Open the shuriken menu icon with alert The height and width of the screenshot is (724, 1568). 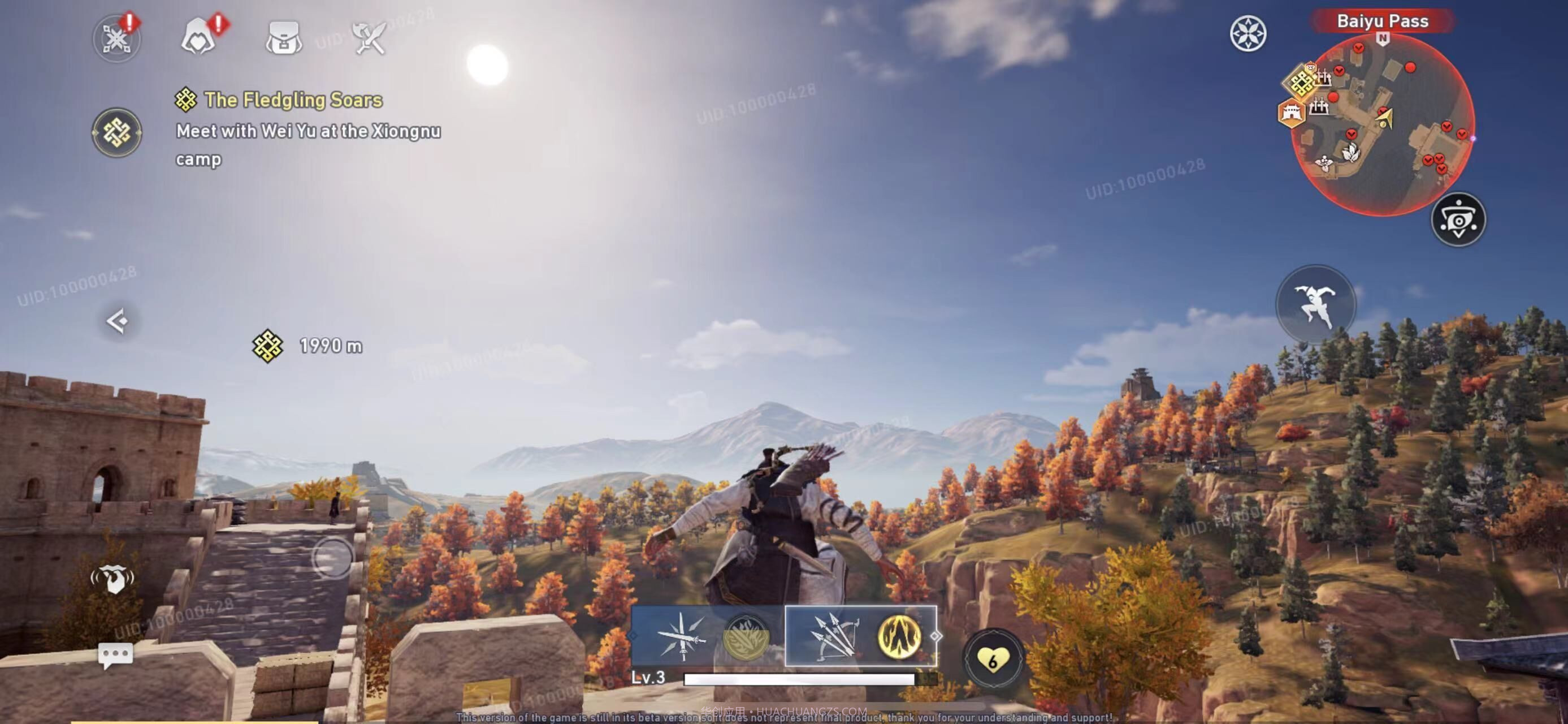click(116, 39)
